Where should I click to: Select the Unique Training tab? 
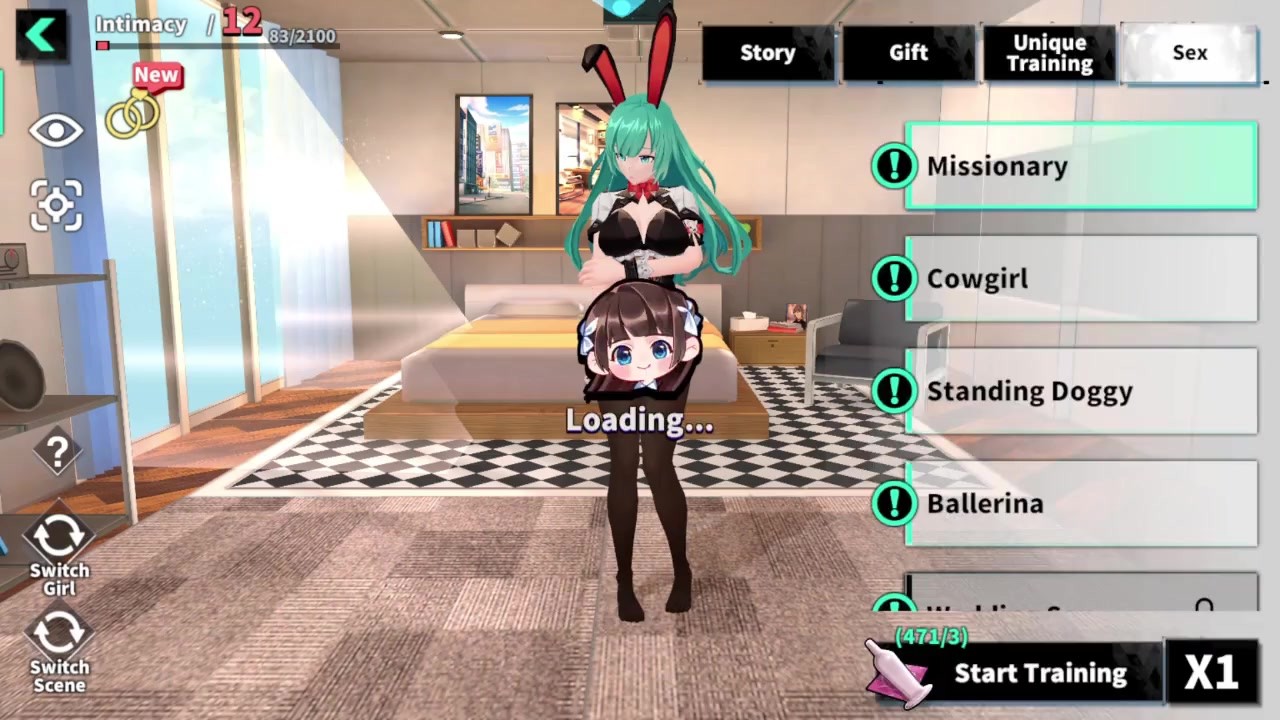tap(1049, 53)
